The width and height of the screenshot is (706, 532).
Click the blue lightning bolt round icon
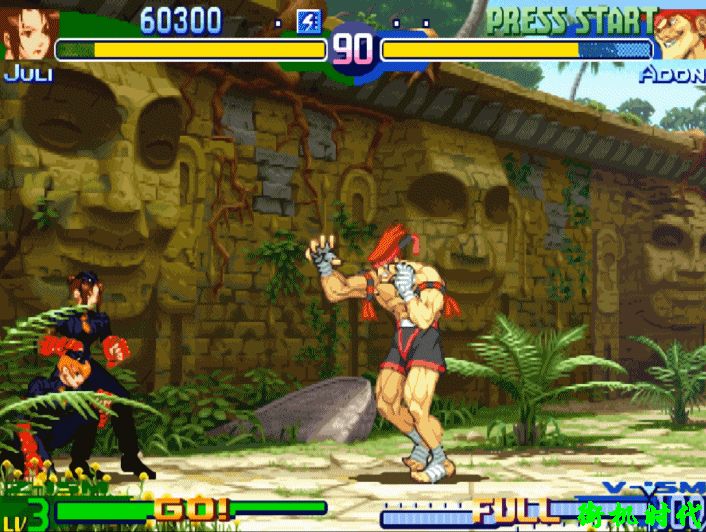(310, 21)
